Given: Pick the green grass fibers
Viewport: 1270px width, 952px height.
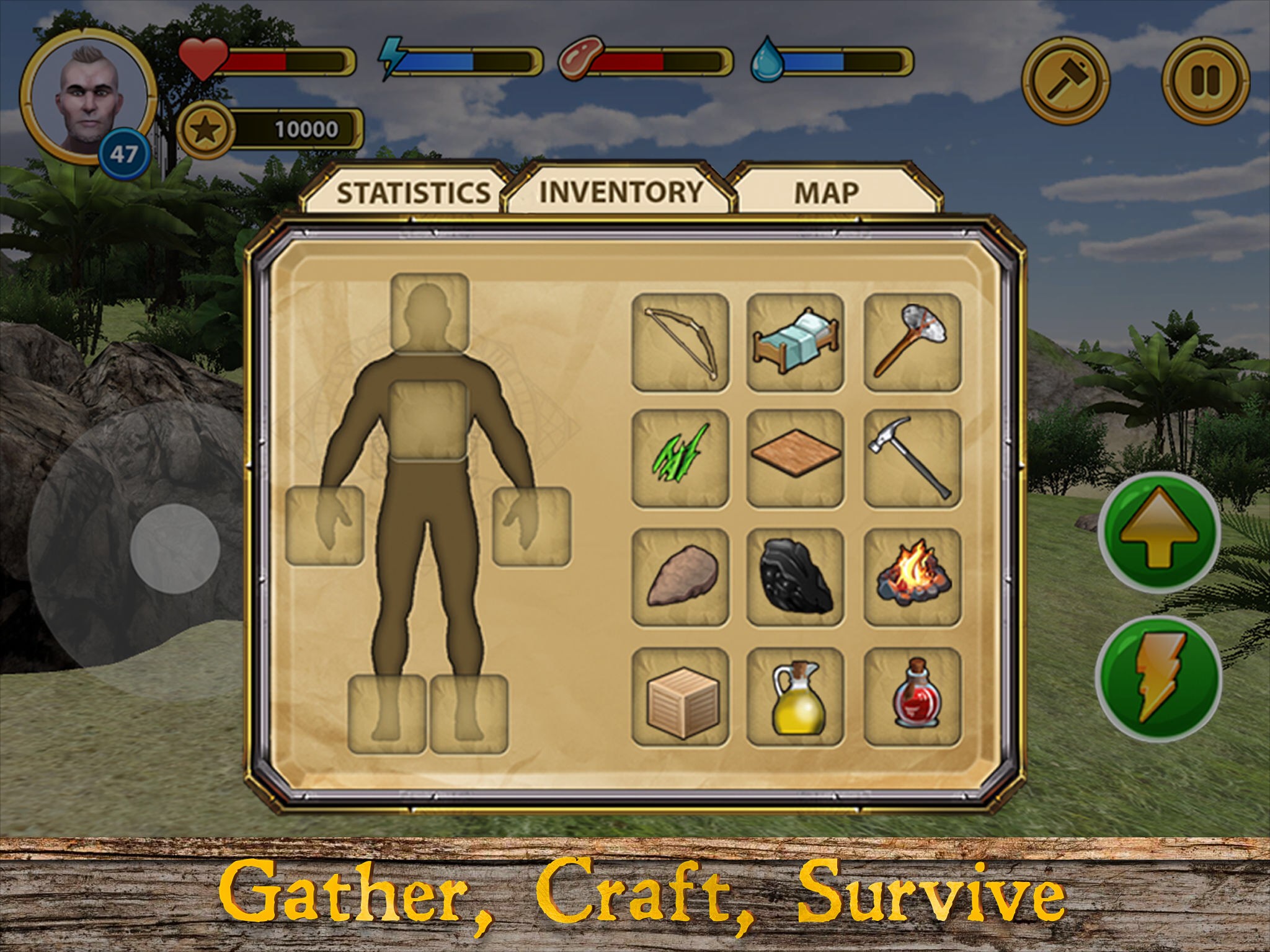Looking at the screenshot, I should [680, 459].
